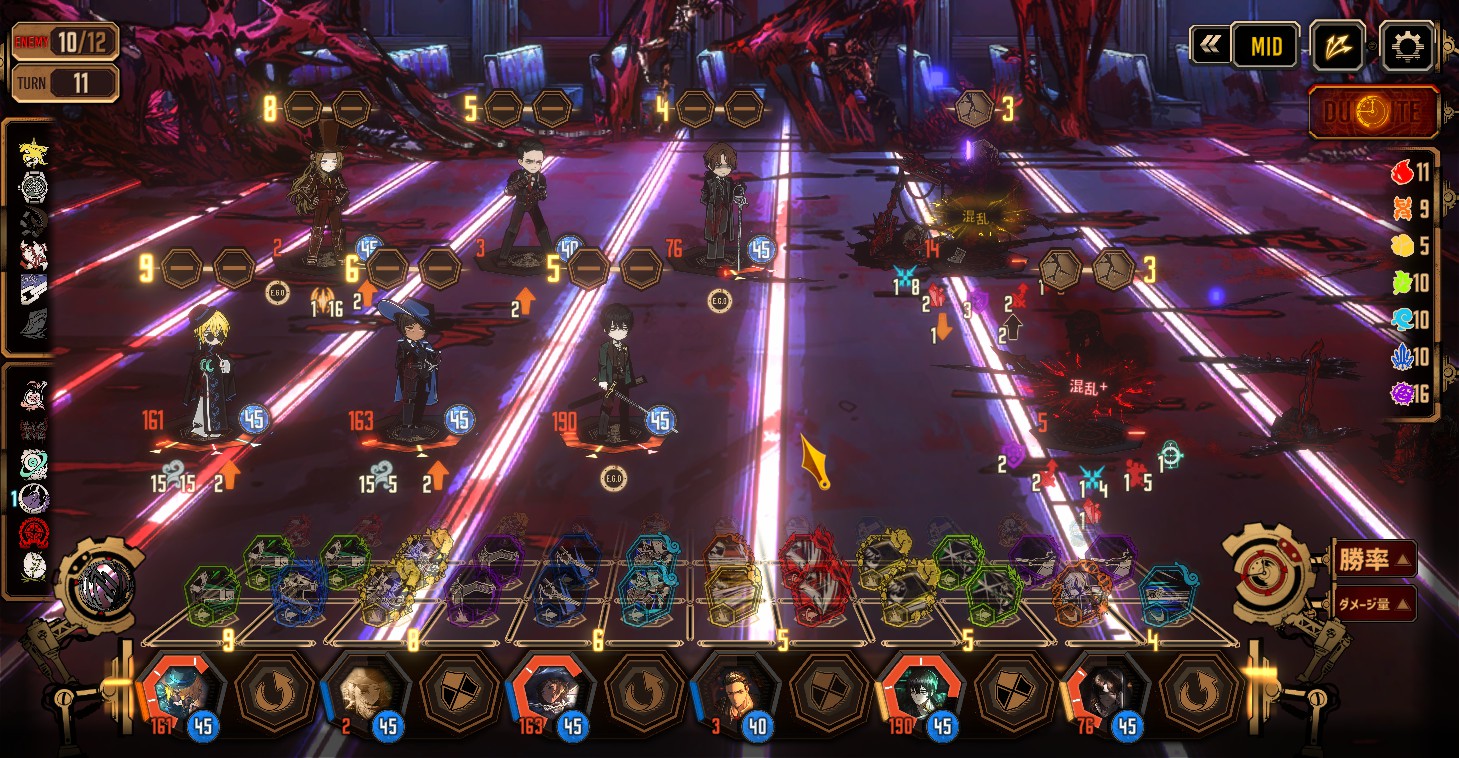Open the settings gear menu
This screenshot has width=1459, height=758.
click(x=1406, y=45)
